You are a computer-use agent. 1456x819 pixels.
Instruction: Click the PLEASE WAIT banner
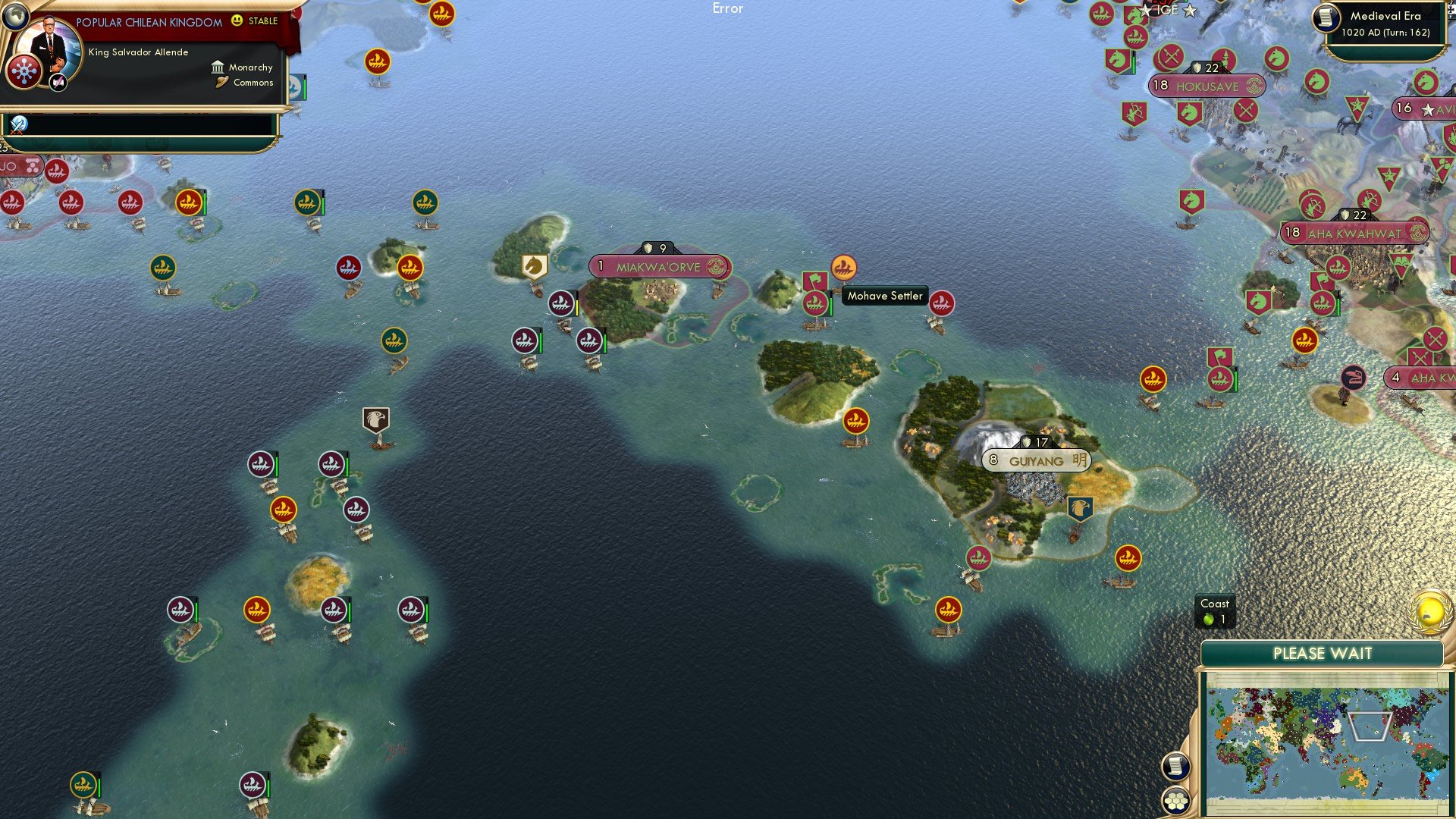pyautogui.click(x=1323, y=653)
